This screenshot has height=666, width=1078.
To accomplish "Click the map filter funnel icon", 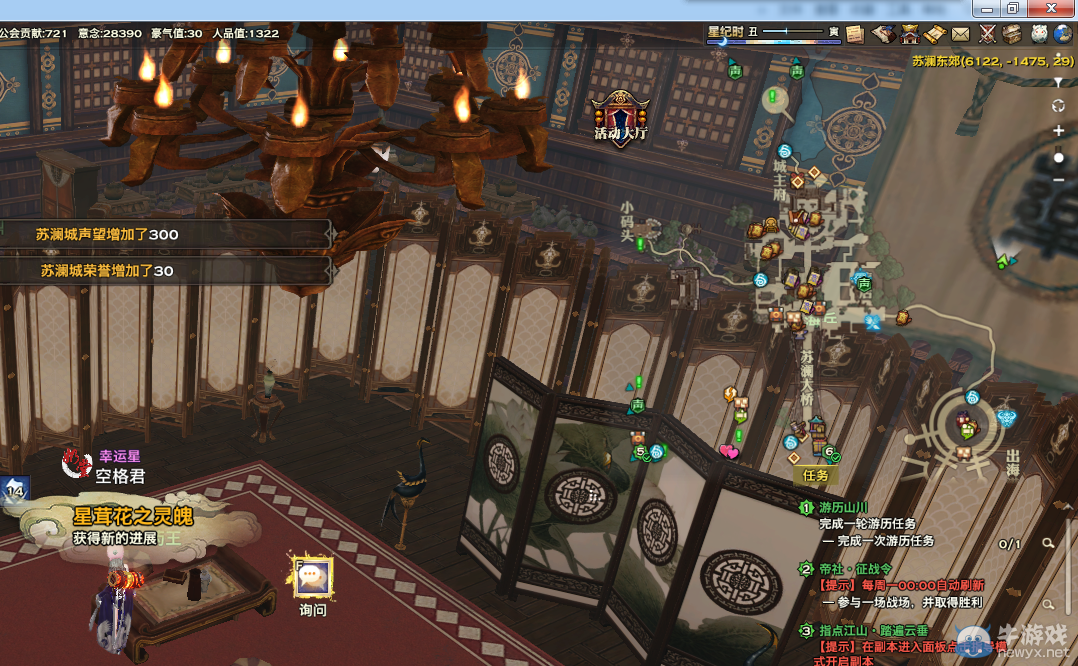I will tap(1059, 82).
